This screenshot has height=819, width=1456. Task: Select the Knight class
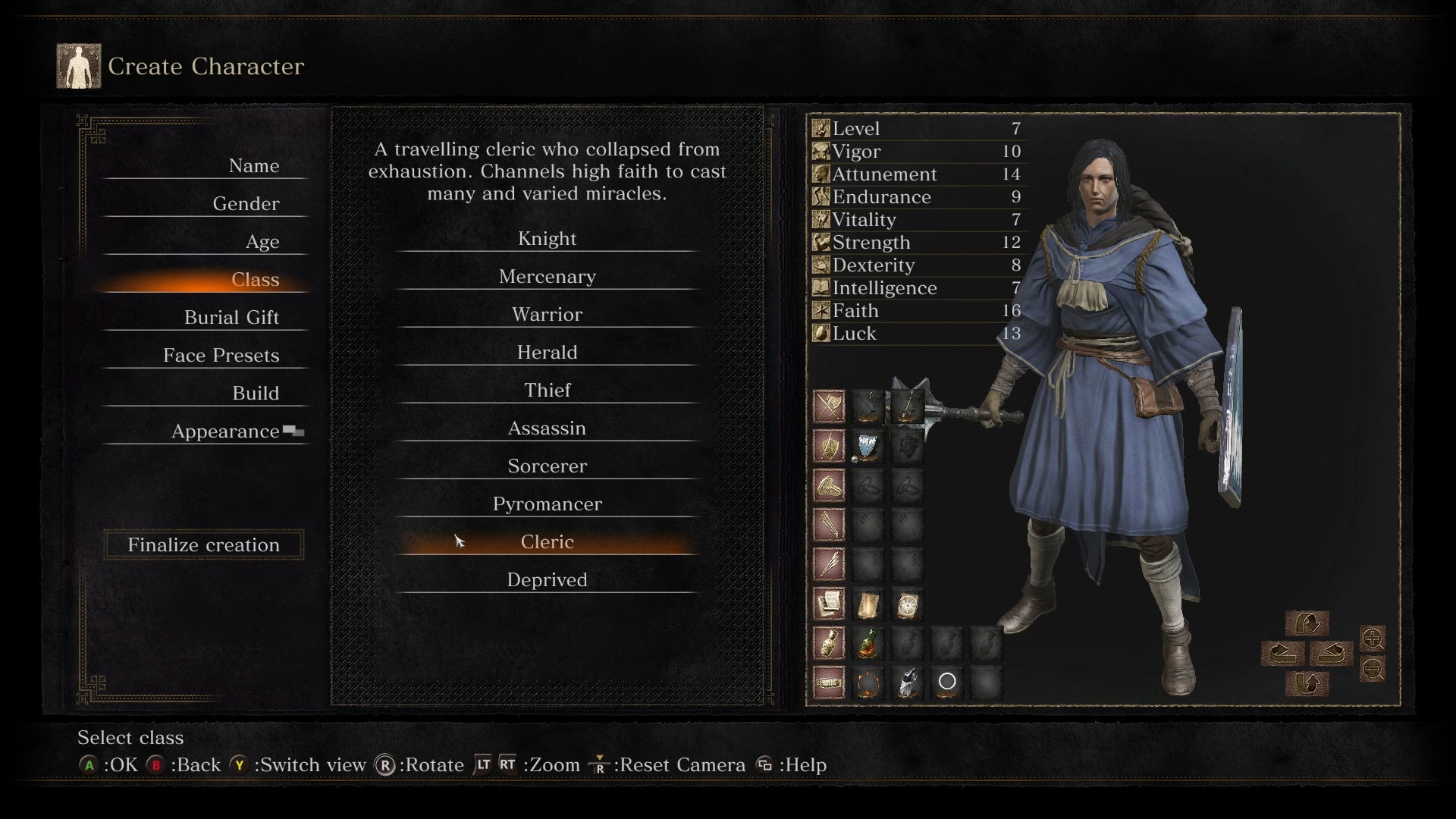[548, 238]
